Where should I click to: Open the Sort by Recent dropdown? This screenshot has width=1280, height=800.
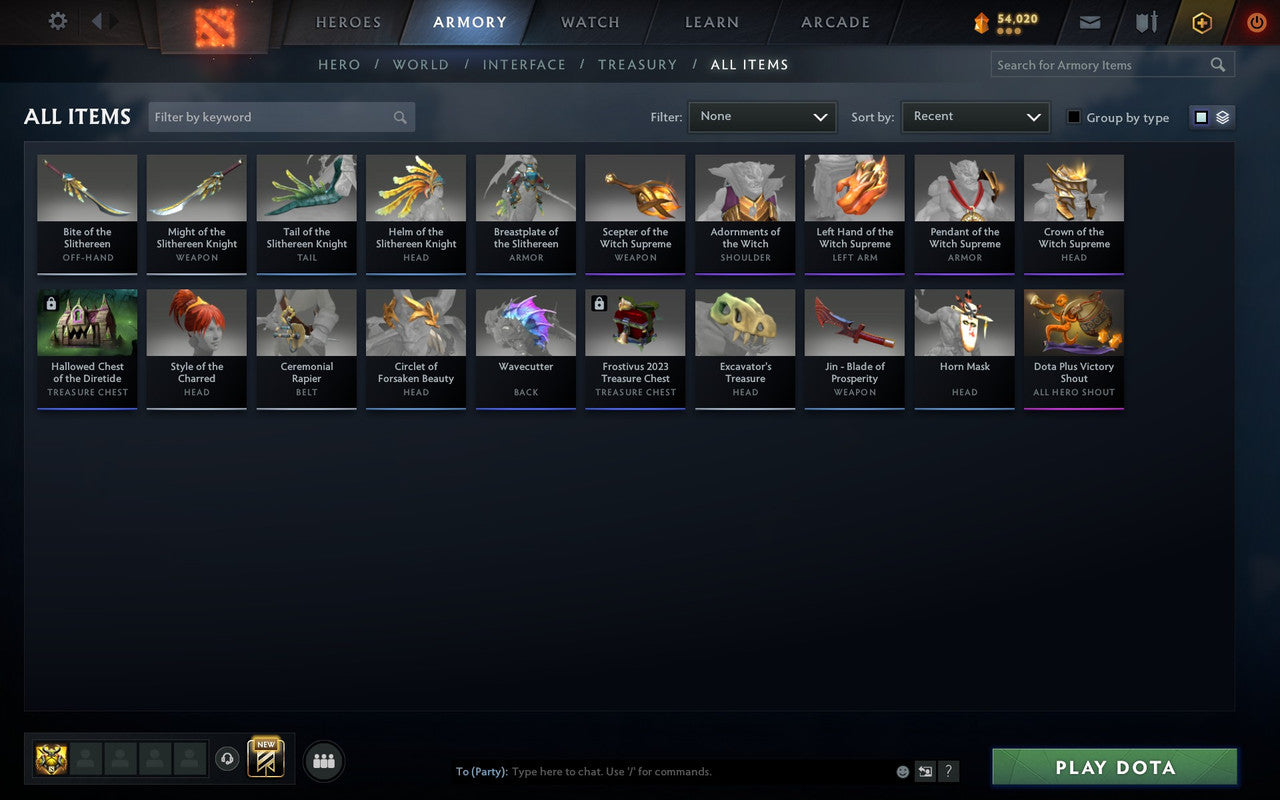pyautogui.click(x=975, y=117)
